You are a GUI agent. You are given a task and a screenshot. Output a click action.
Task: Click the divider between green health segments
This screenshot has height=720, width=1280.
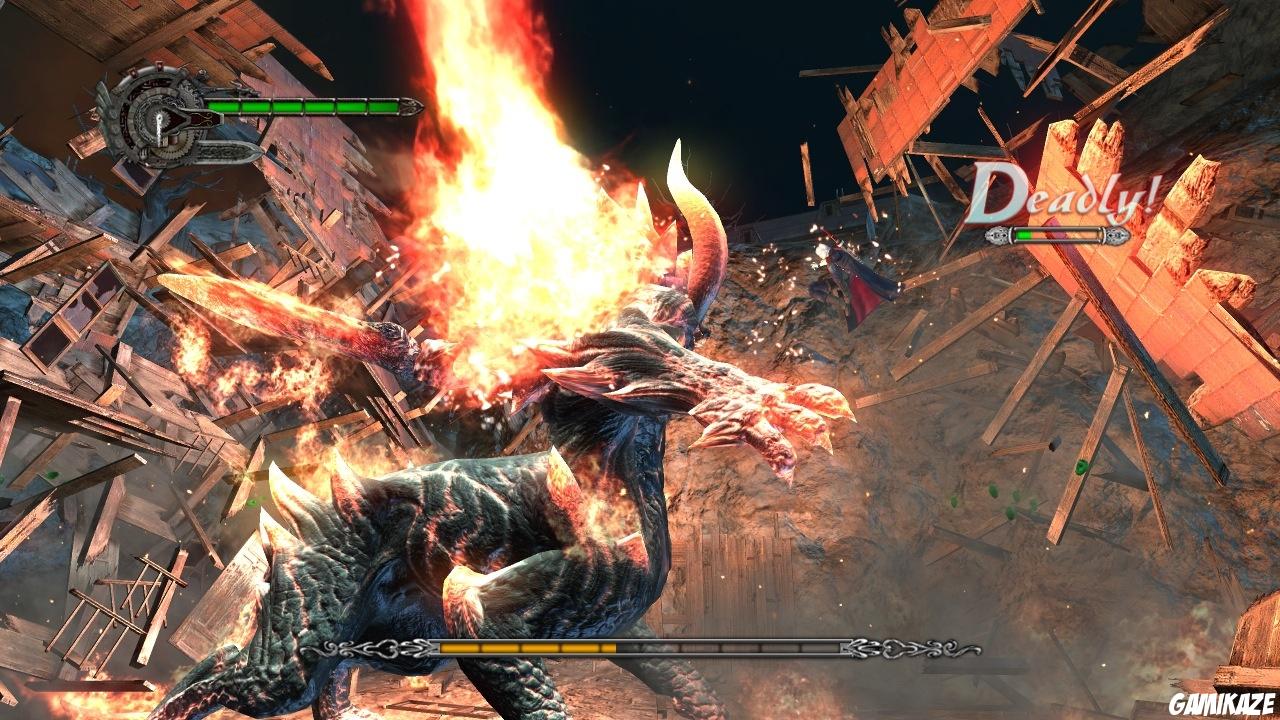240,106
